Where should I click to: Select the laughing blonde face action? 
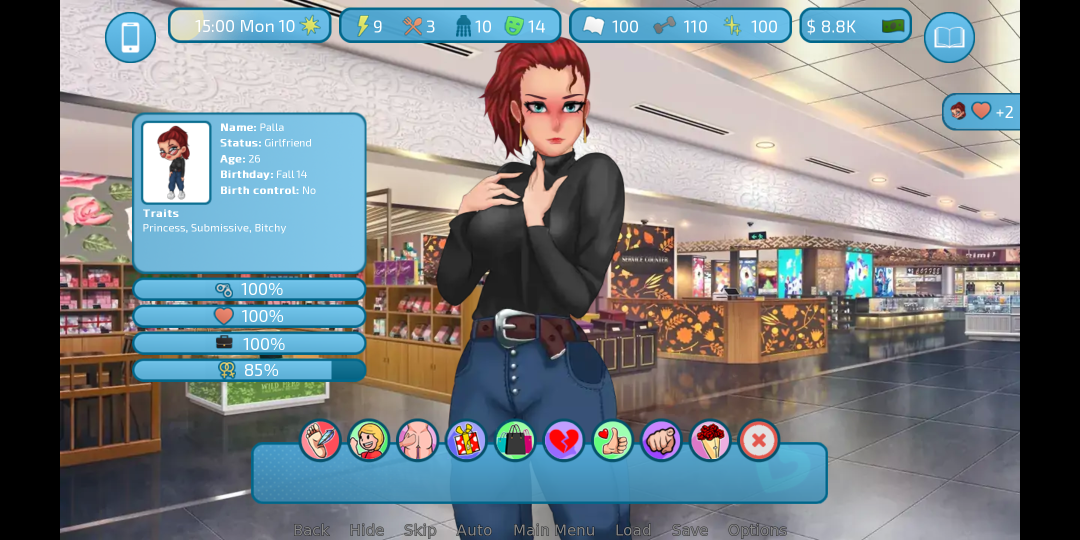[369, 440]
